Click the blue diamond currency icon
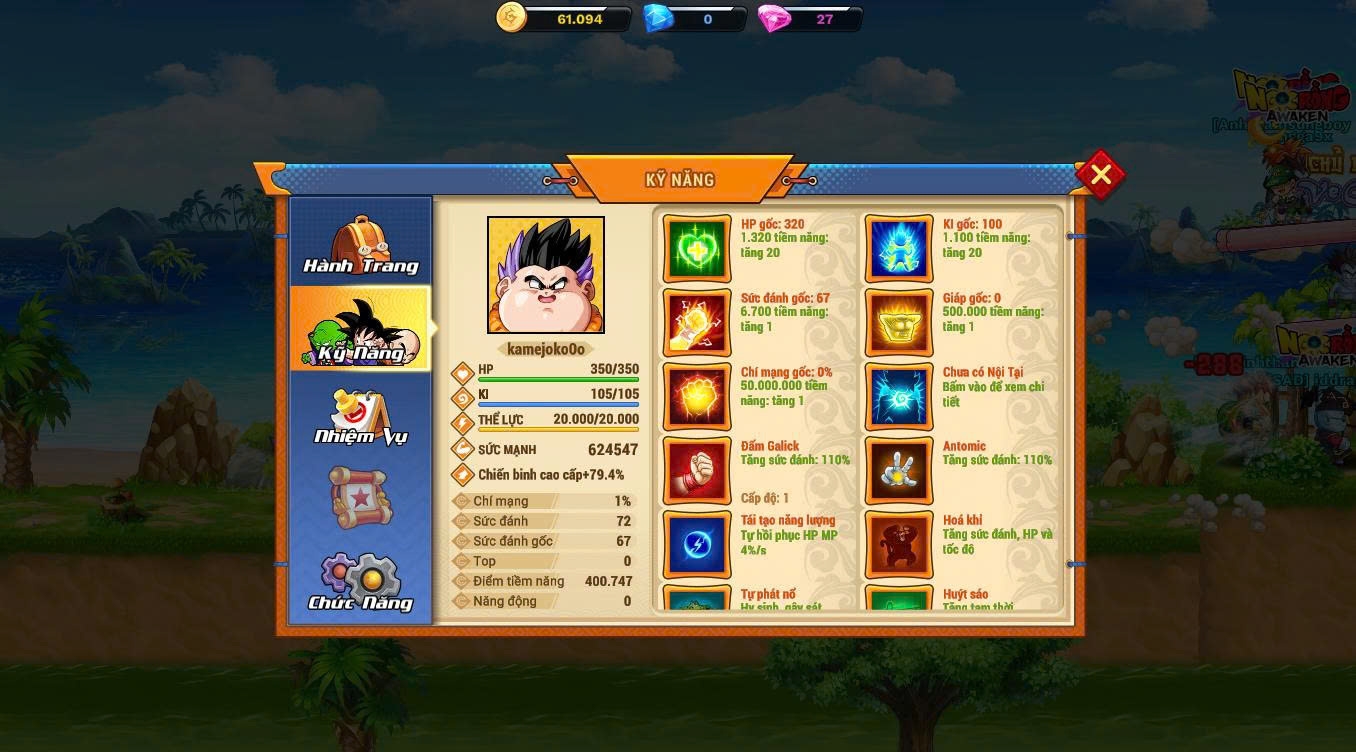 [x=657, y=18]
